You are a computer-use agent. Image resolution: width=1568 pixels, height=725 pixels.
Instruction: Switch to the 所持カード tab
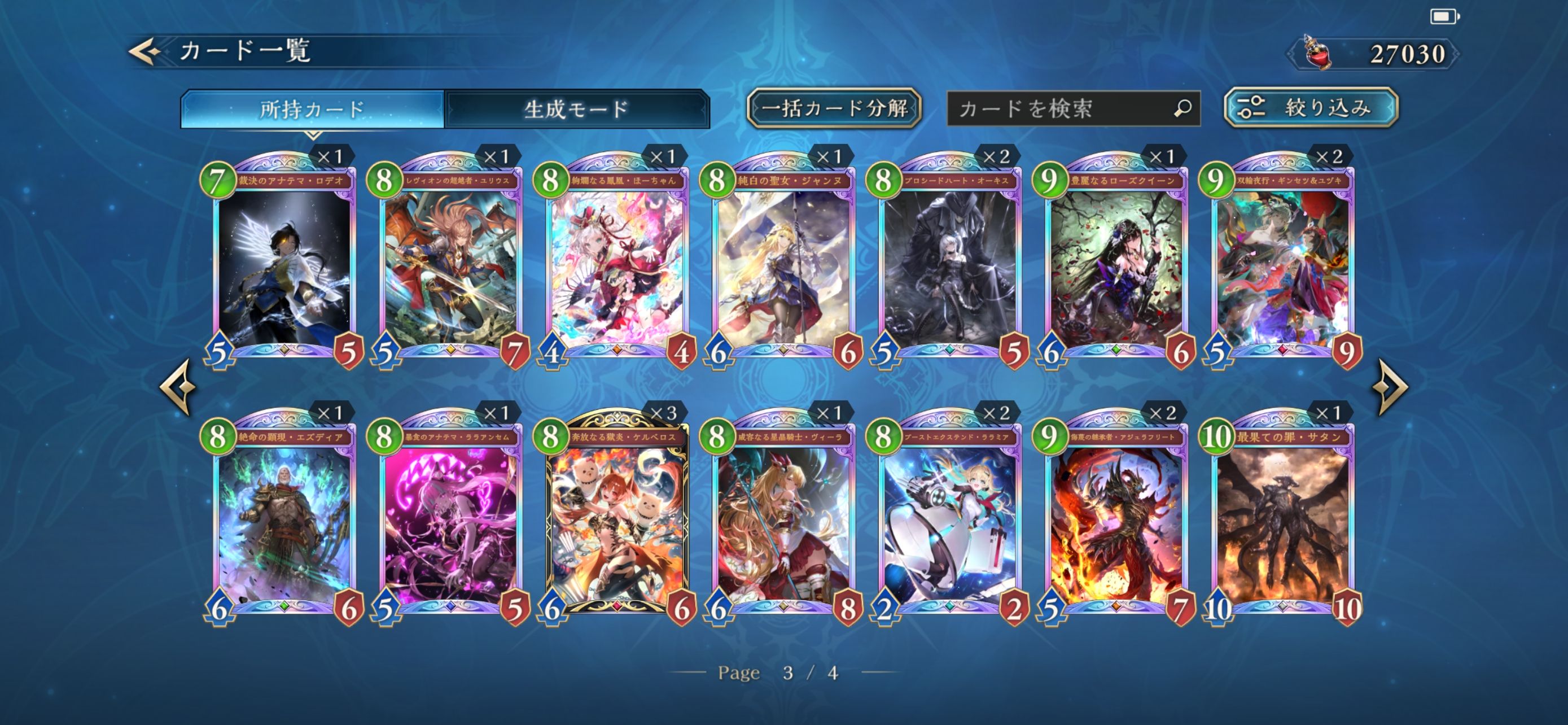click(312, 110)
